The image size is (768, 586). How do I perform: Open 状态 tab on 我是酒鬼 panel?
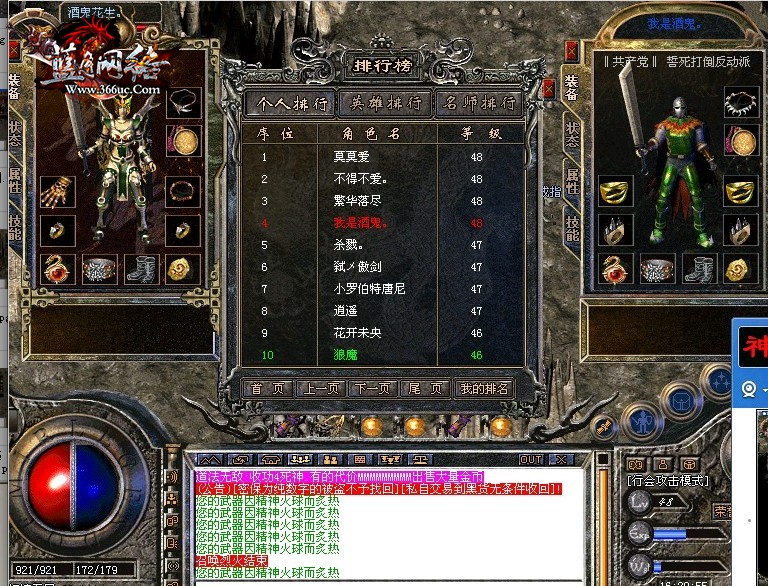572,135
